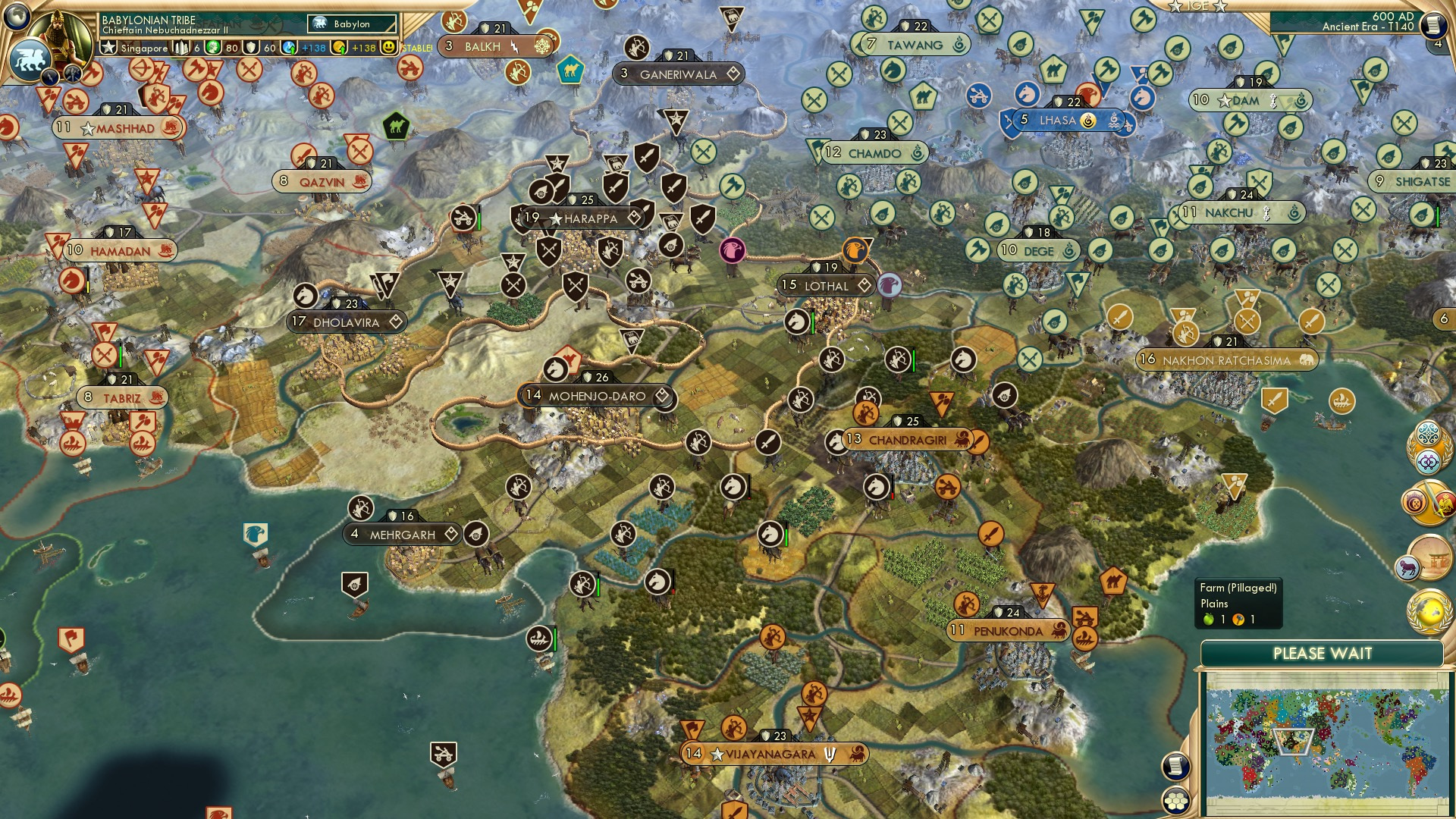Expand the Harappa city banner

[x=584, y=218]
